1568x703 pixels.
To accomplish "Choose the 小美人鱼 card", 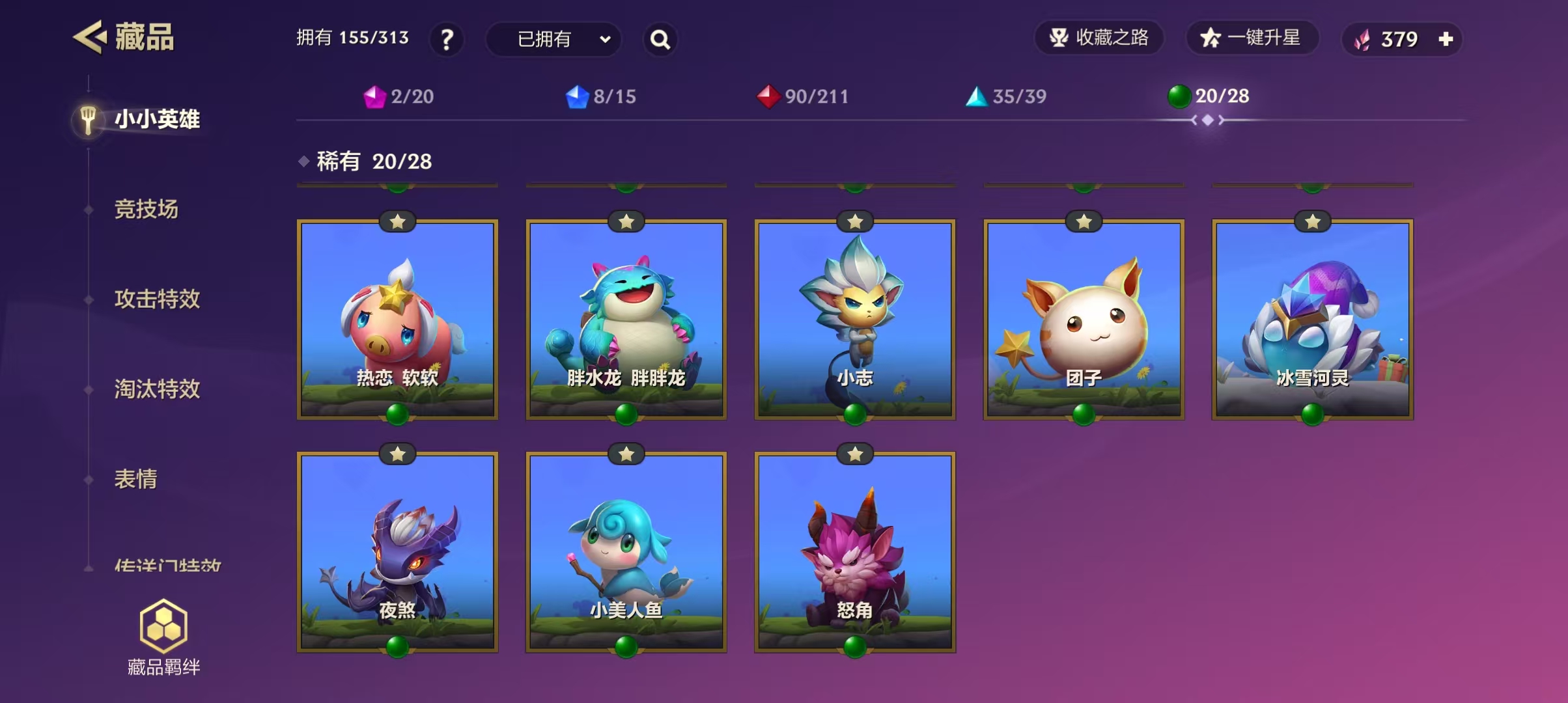I will click(626, 552).
